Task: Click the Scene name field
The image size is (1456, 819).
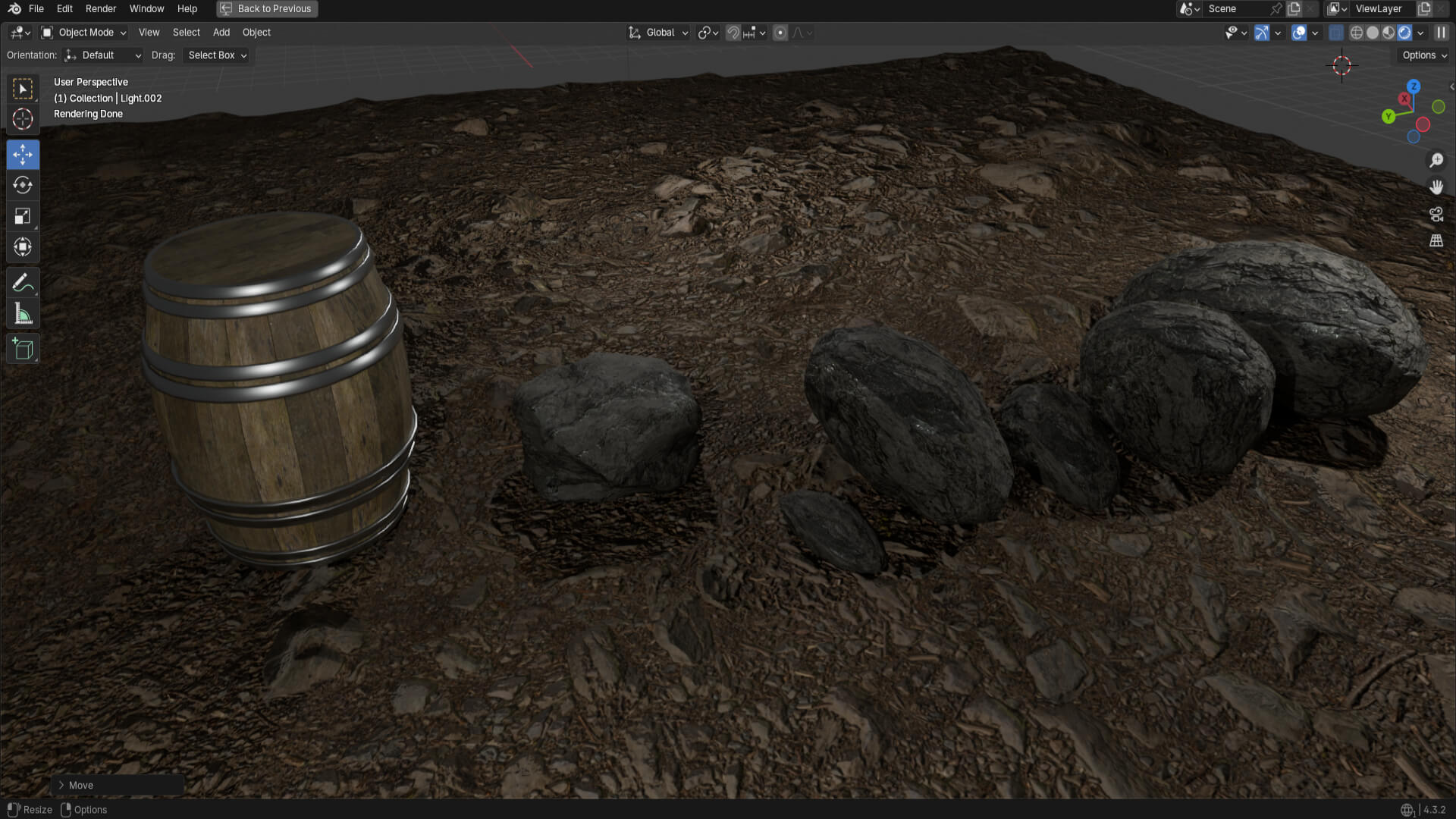Action: tap(1236, 9)
